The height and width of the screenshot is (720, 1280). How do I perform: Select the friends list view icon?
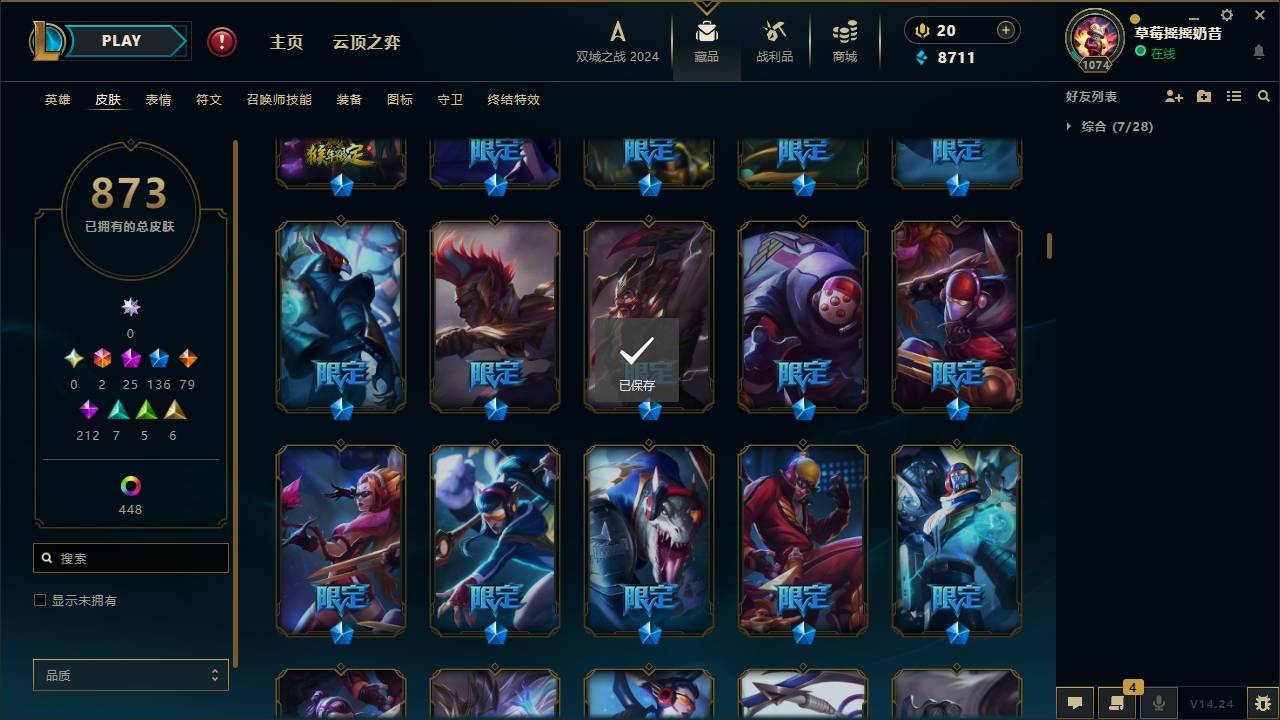pos(1234,96)
